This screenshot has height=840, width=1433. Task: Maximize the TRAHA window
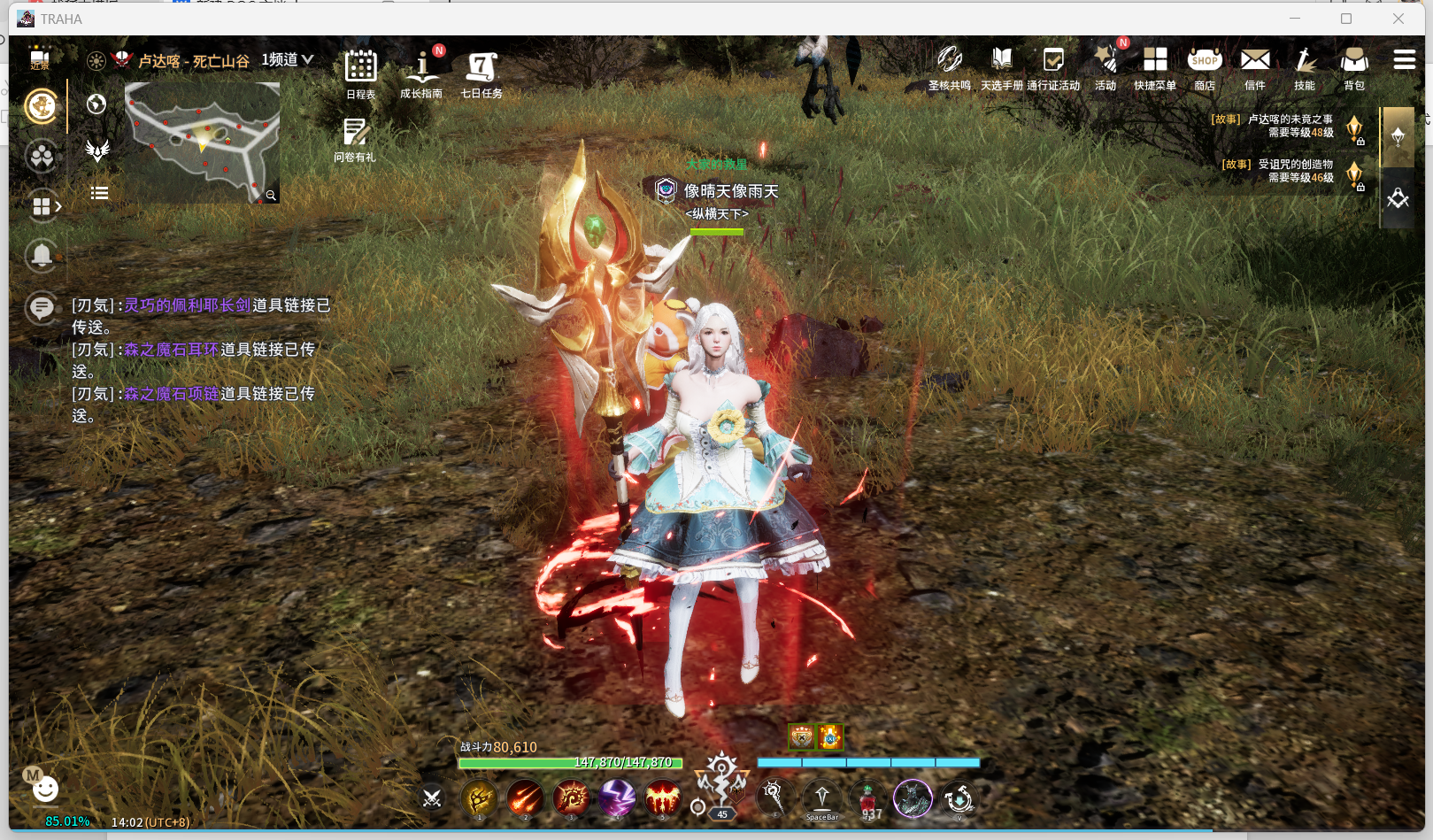pos(1346,19)
